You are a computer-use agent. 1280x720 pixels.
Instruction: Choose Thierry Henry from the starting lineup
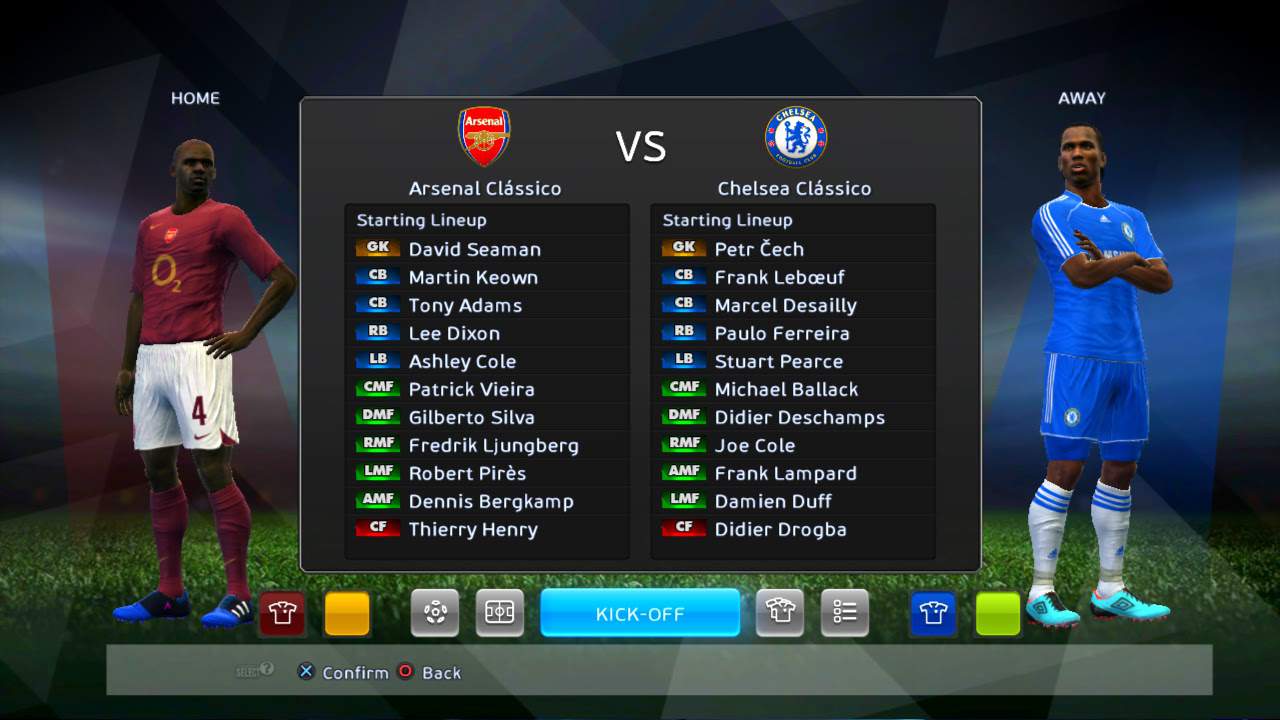pyautogui.click(x=473, y=529)
